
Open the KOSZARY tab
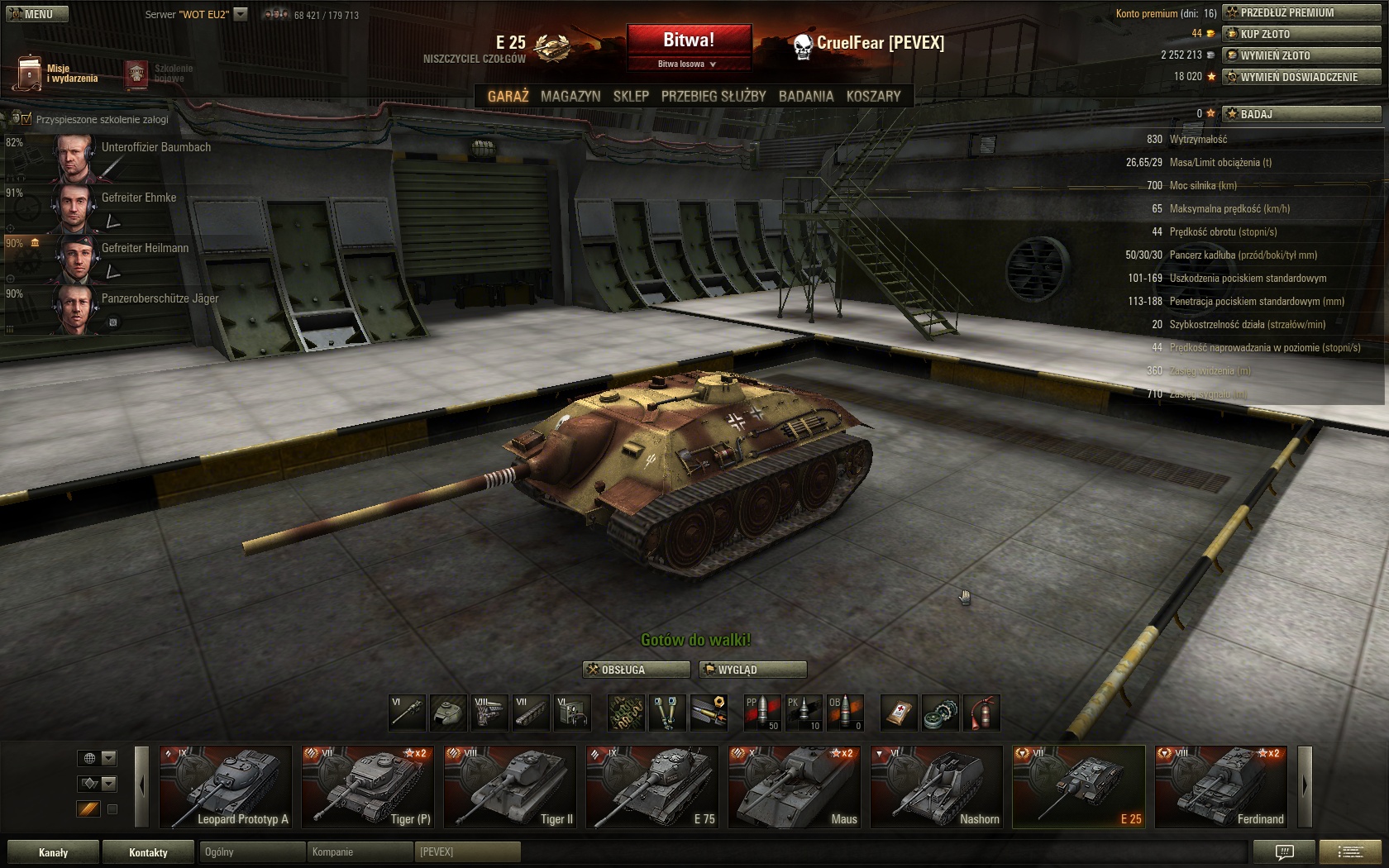(x=873, y=96)
